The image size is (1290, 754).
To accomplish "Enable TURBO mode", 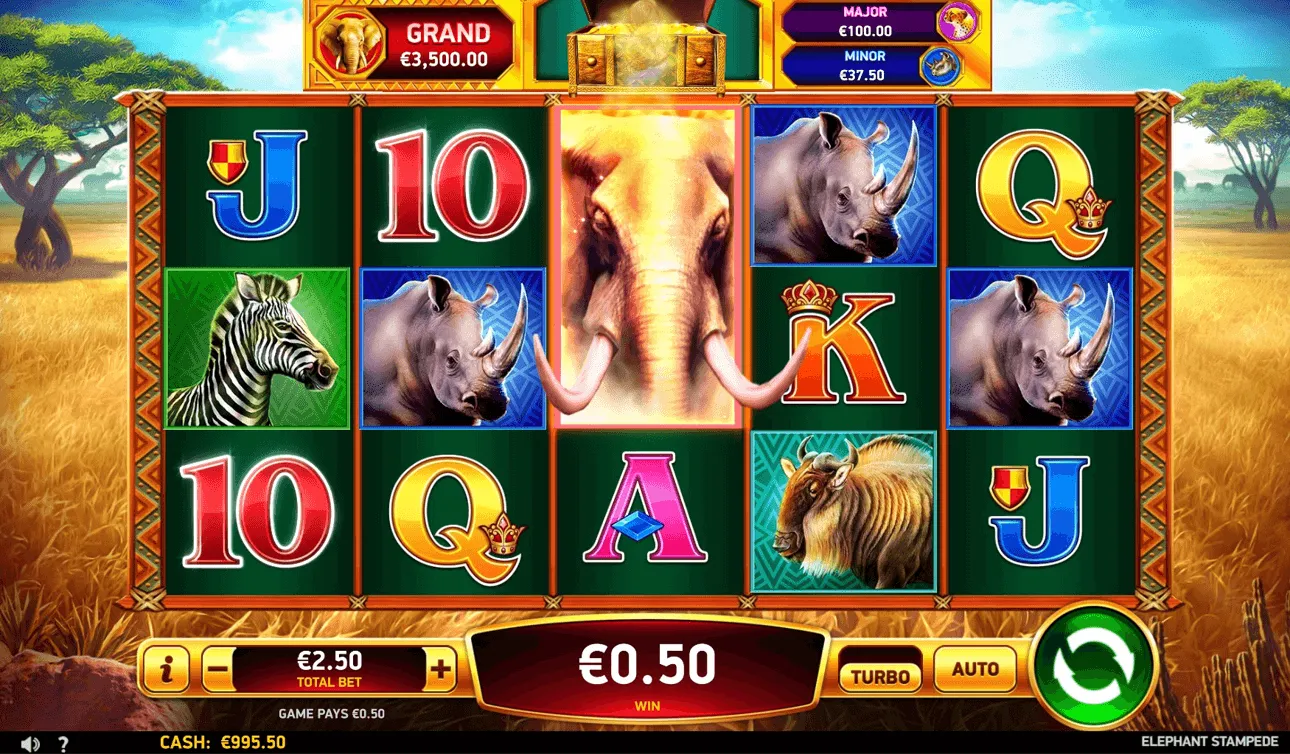I will [x=880, y=671].
